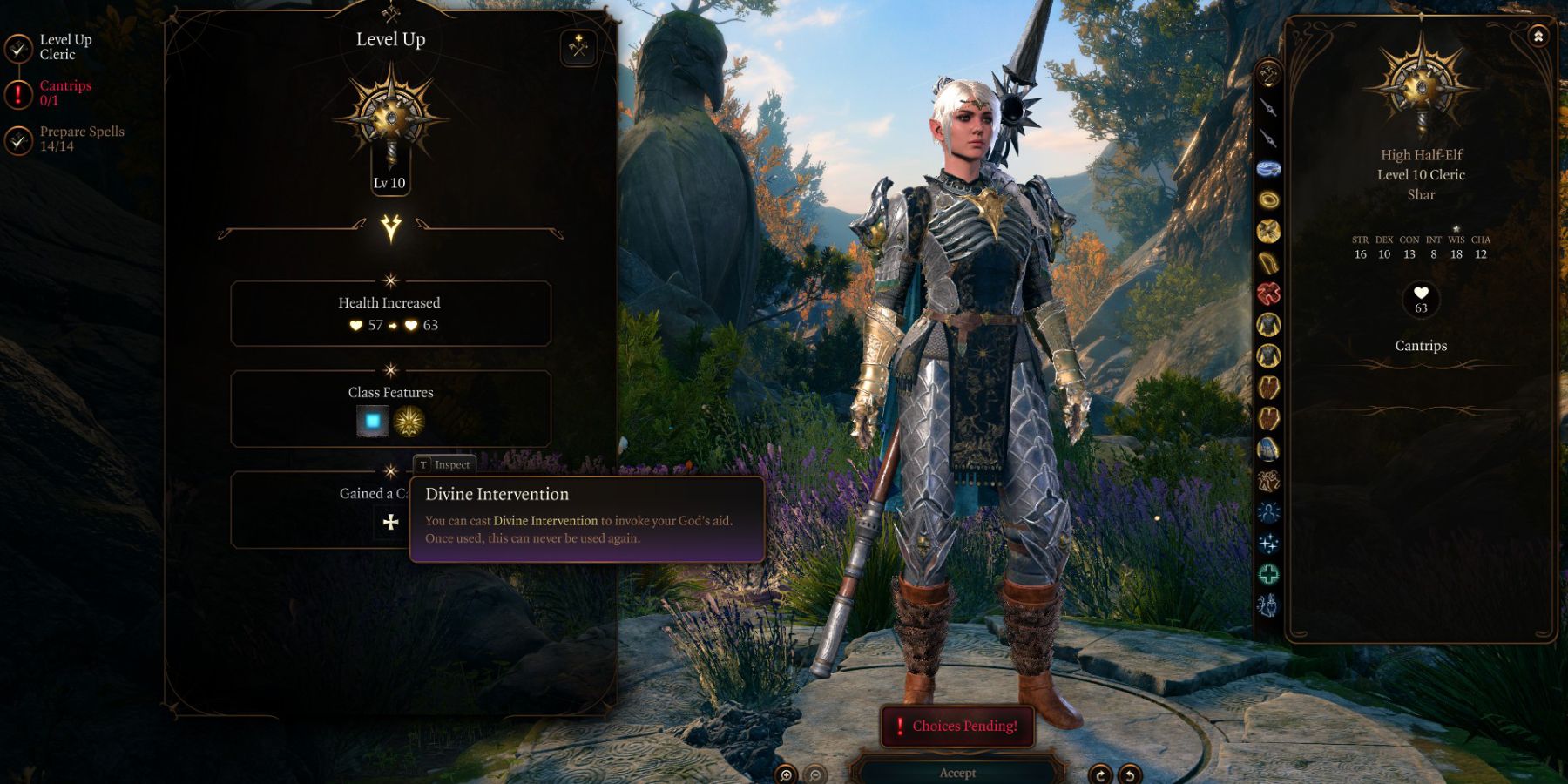Select the Prepare Spells step in the sidebar
This screenshot has height=784, width=1568.
(x=80, y=138)
